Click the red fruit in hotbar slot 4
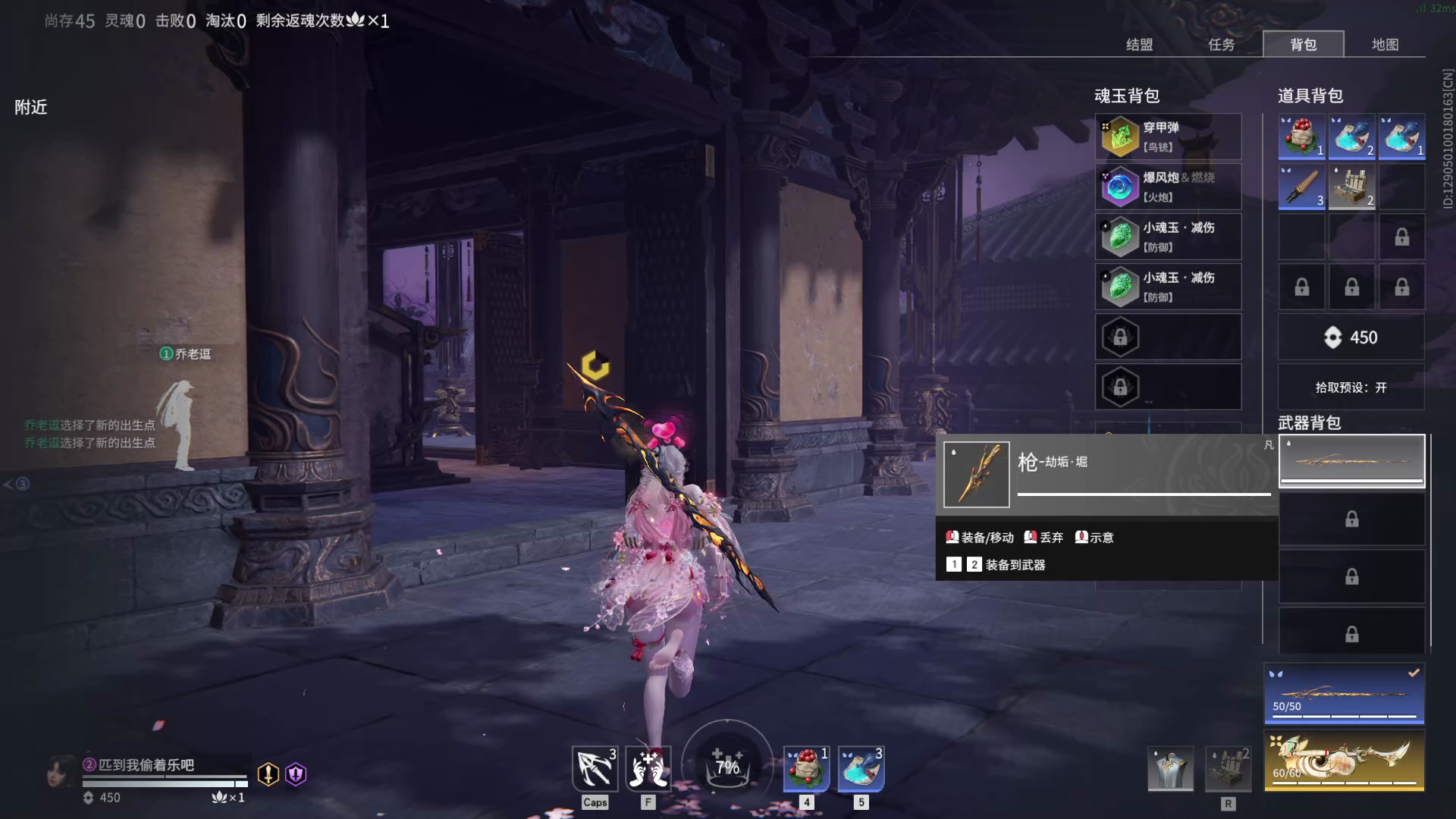The width and height of the screenshot is (1456, 819). (806, 768)
